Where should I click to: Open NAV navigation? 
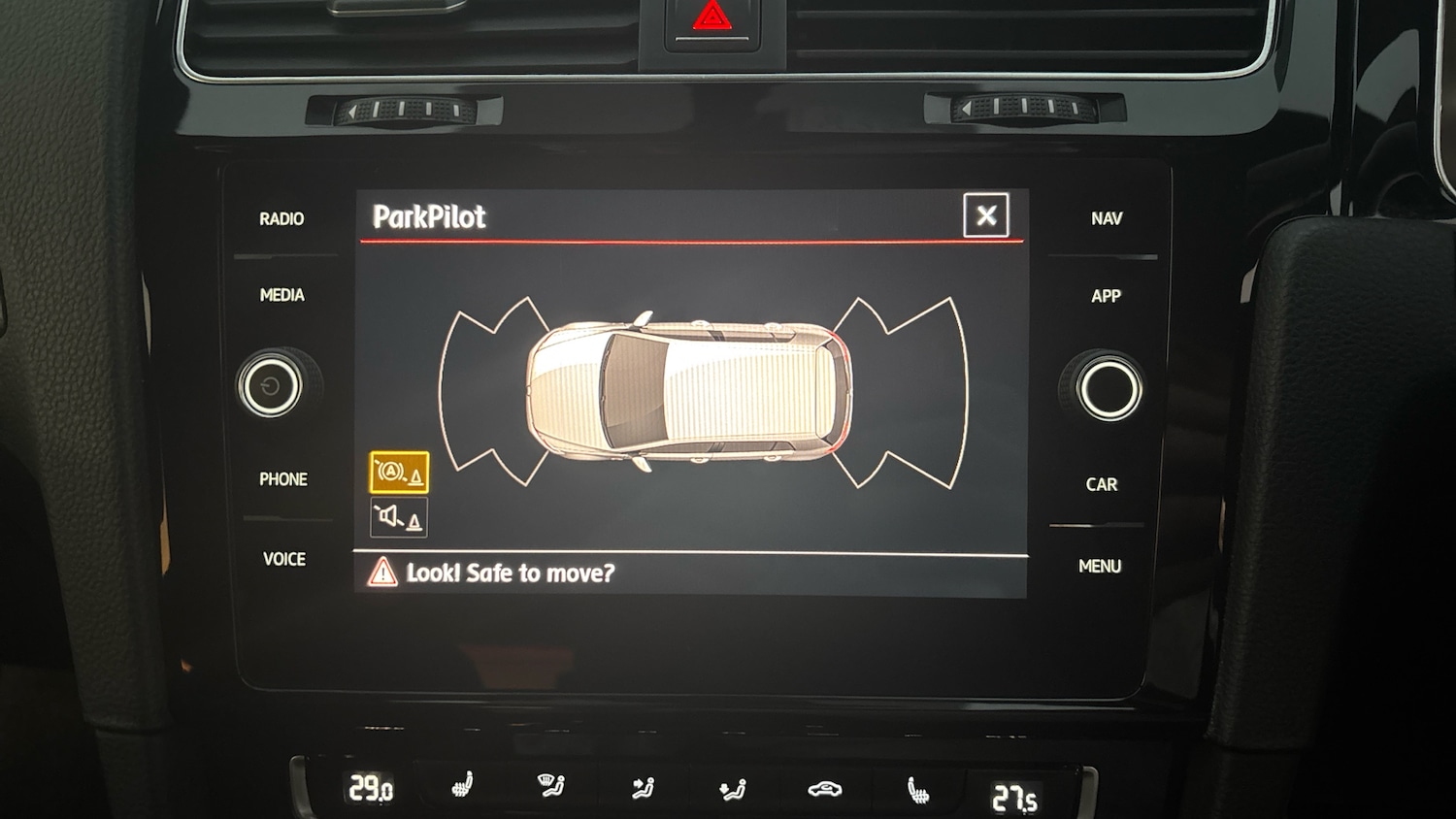[x=1106, y=219]
